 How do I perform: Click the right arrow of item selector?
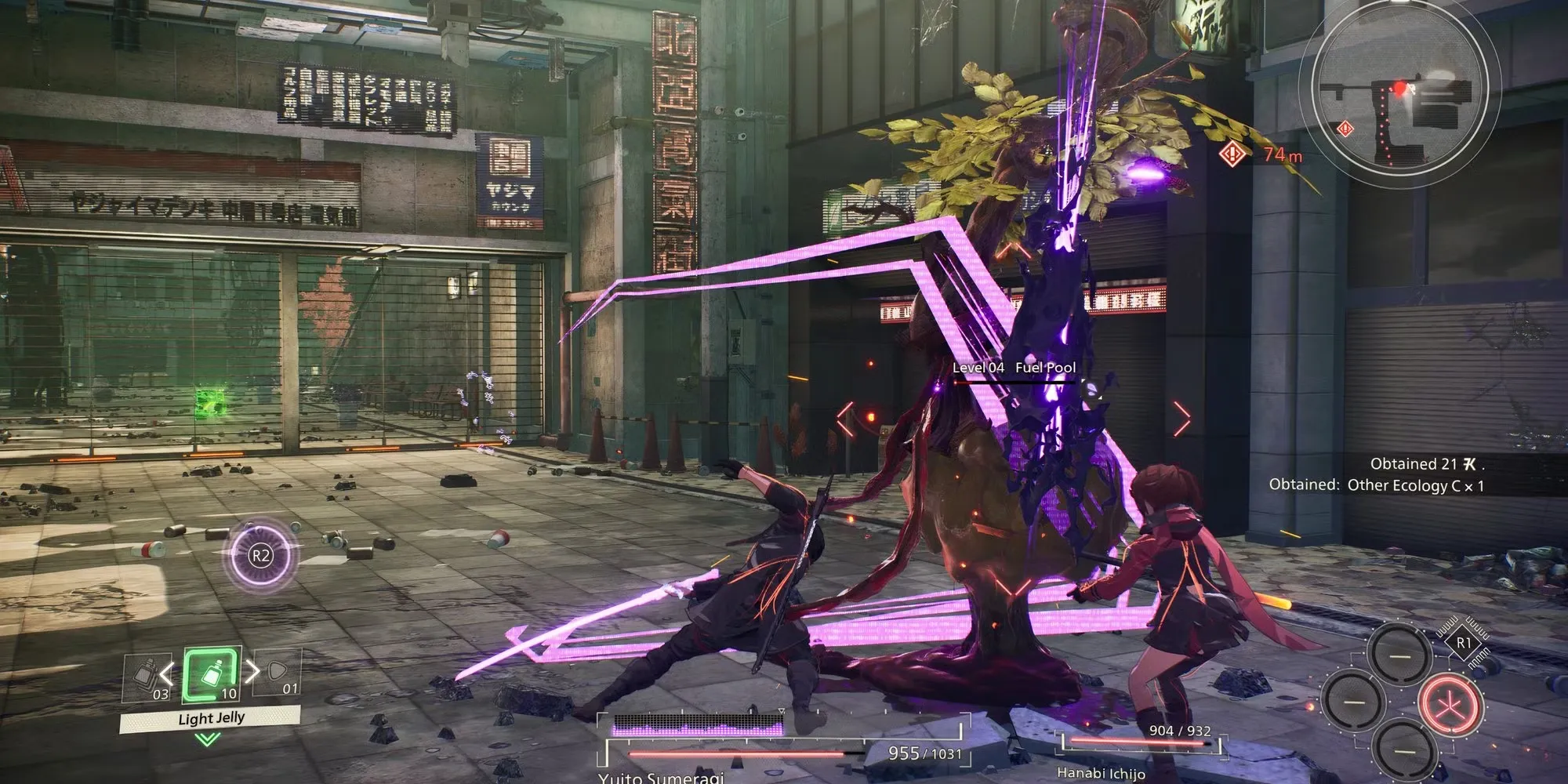pyautogui.click(x=253, y=671)
